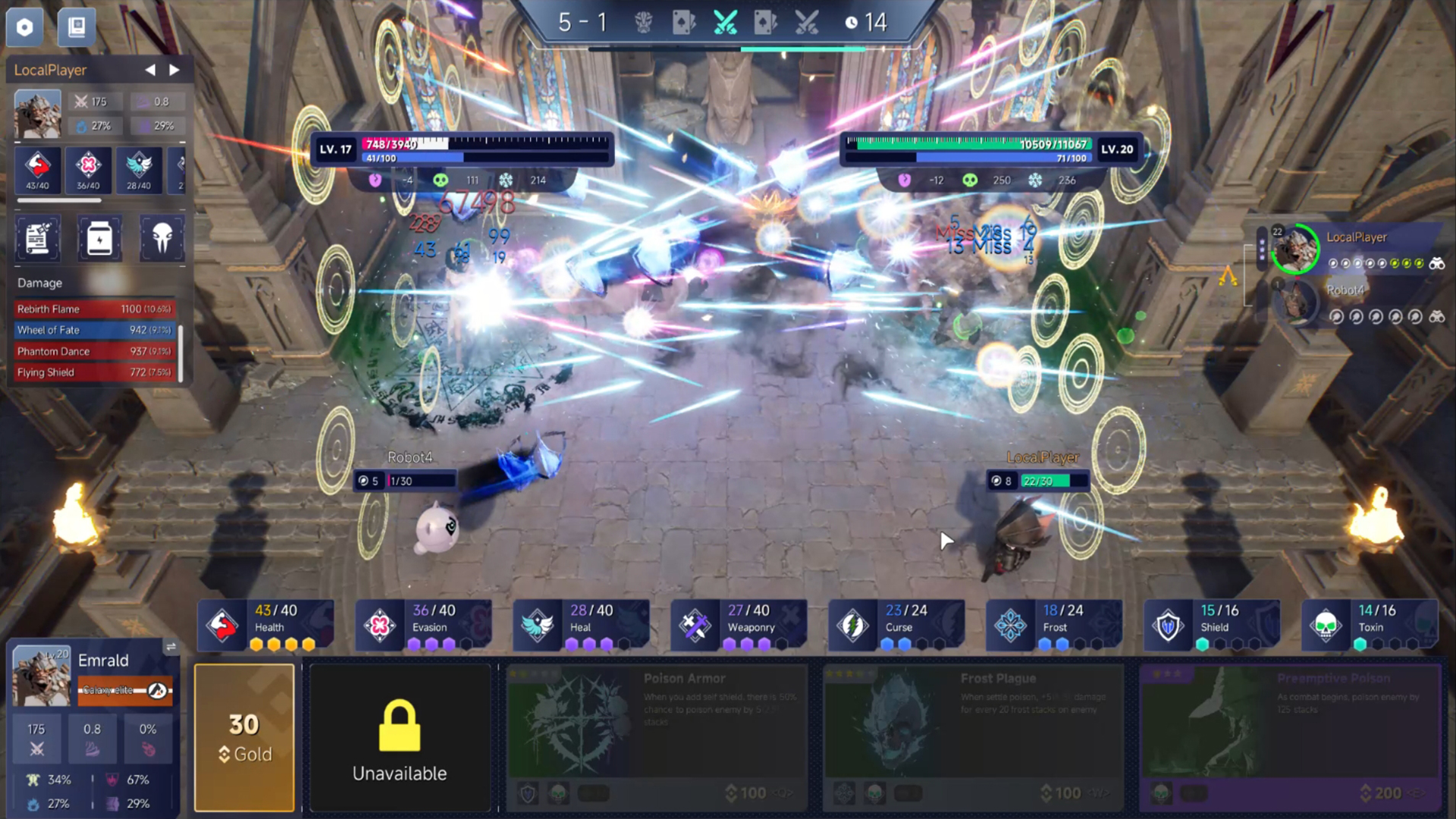
Task: Click the Frost attribute icon showing 18/24
Action: (1010, 624)
